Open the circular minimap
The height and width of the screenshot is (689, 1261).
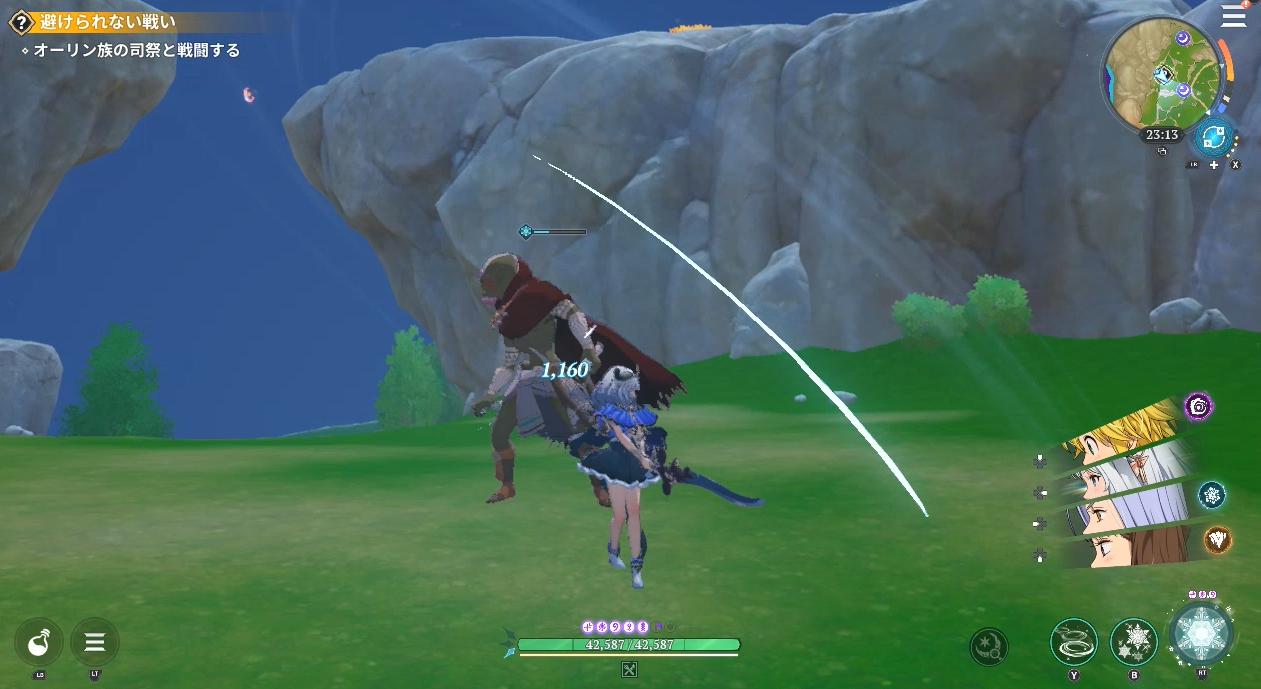click(1159, 76)
